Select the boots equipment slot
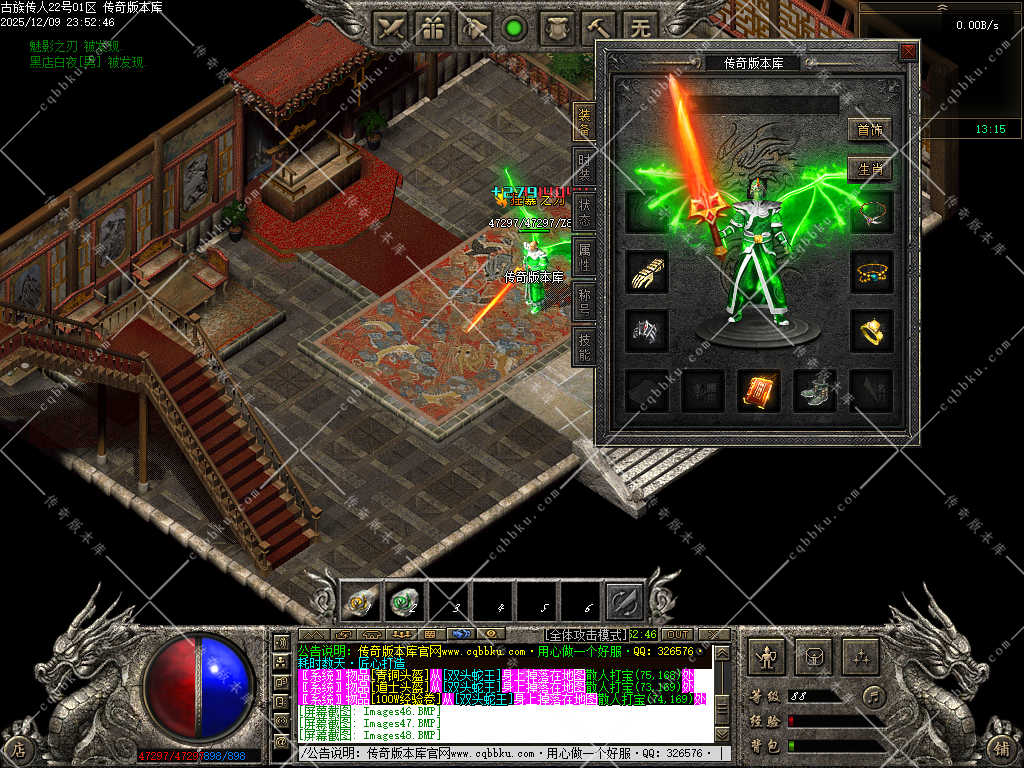 814,391
